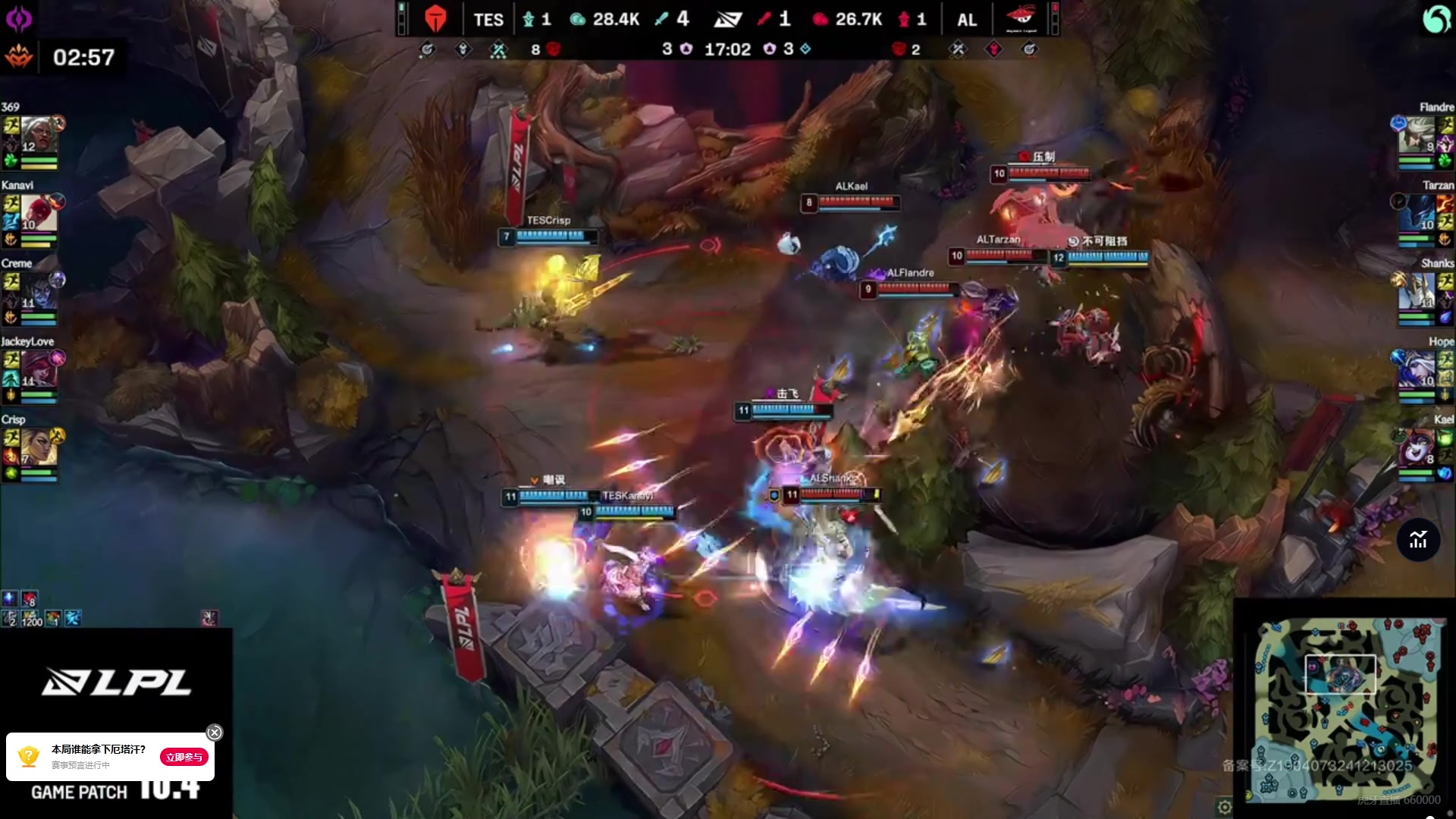Join the prediction with the red button
This screenshot has height=819, width=1456.
pos(184,757)
